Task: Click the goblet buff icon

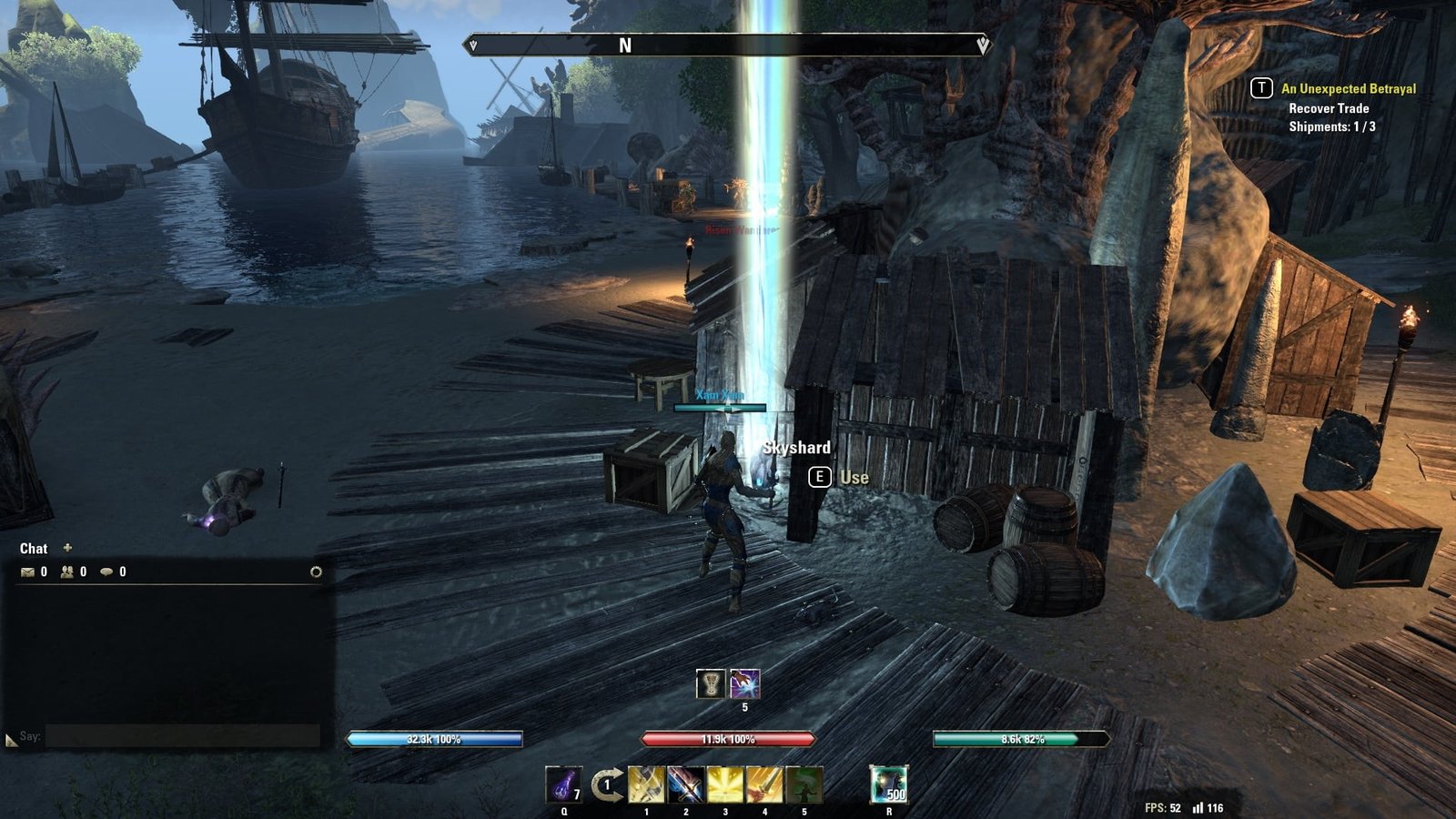Action: [711, 683]
